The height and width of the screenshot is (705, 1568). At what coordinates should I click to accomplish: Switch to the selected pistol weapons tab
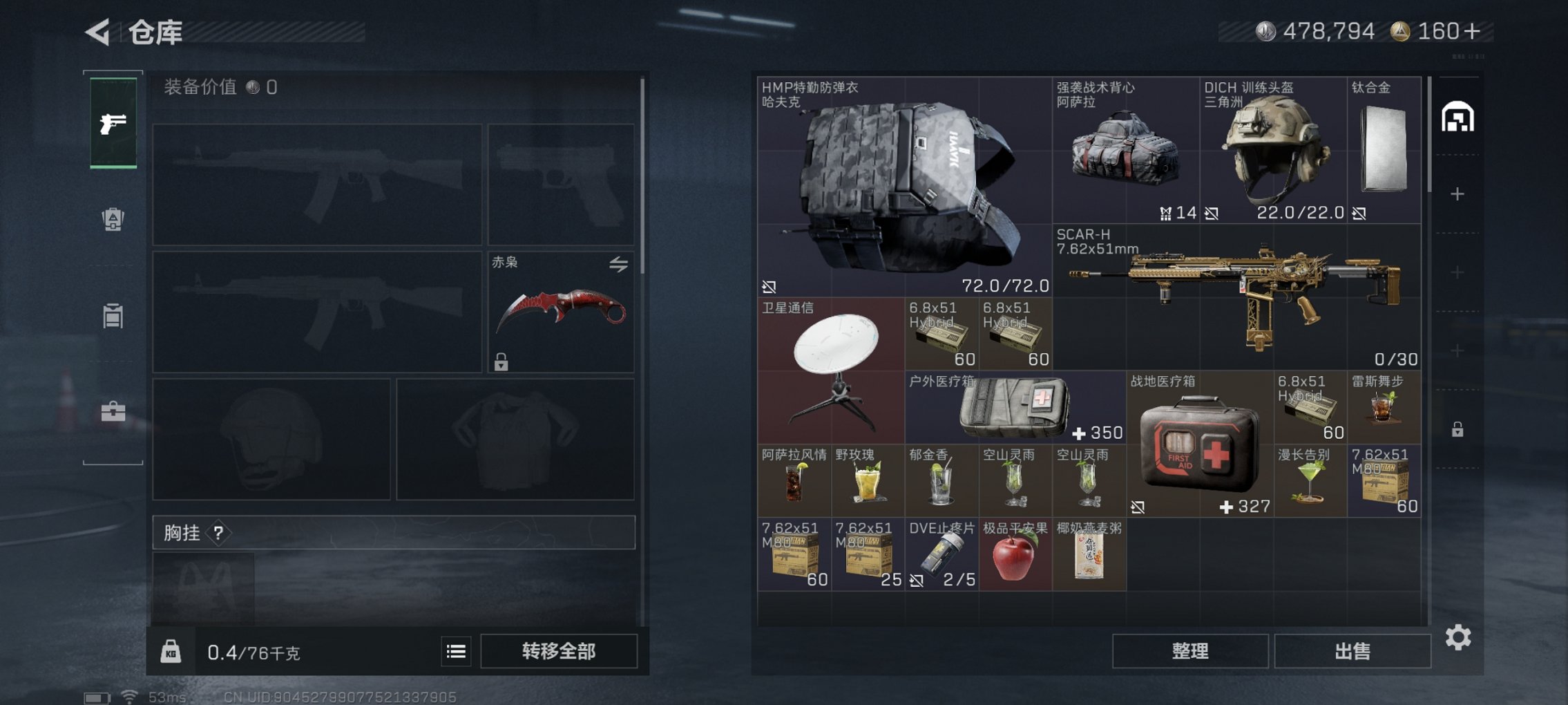(114, 123)
